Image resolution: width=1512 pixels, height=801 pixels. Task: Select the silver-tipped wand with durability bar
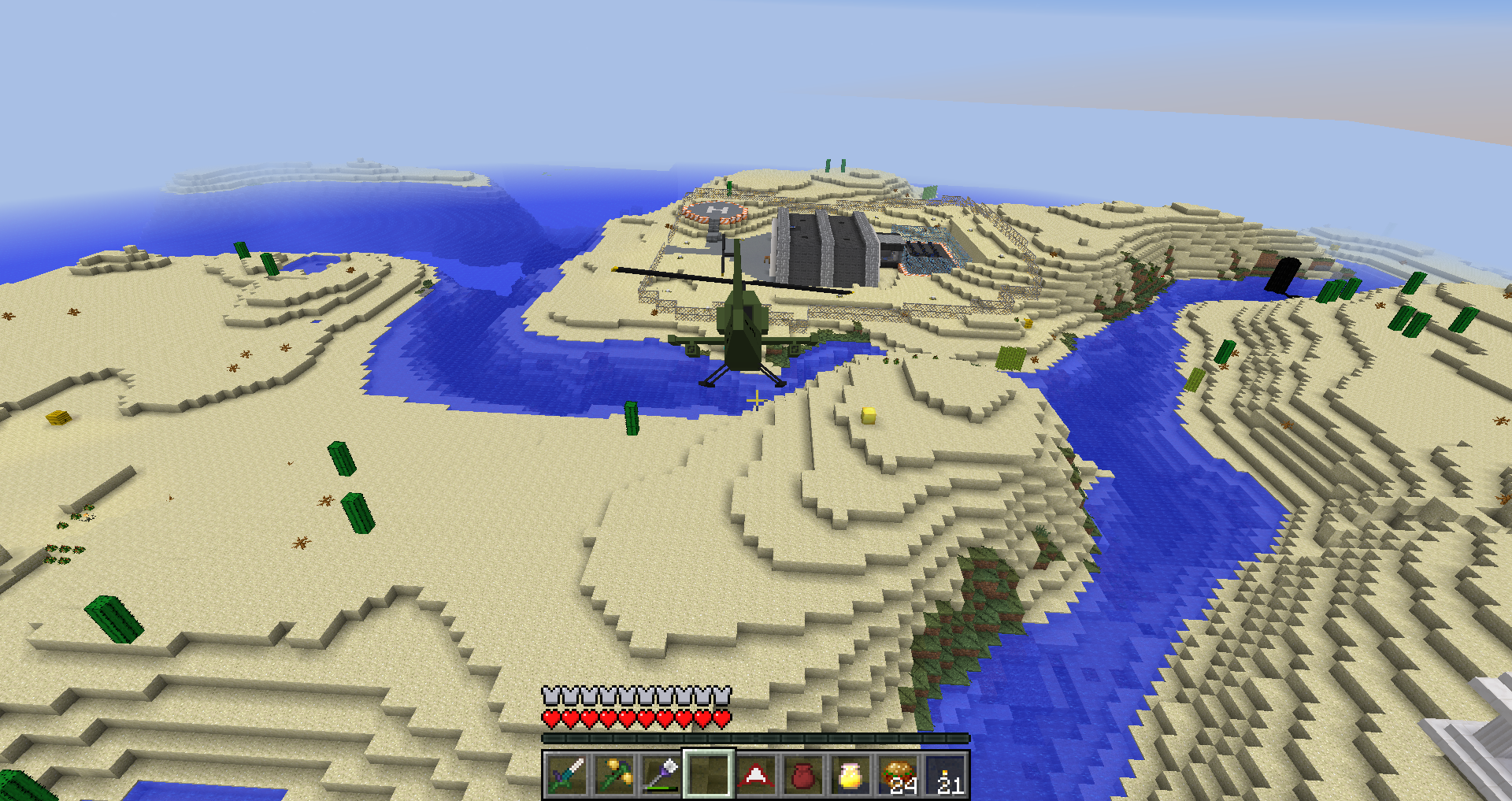pyautogui.click(x=661, y=775)
